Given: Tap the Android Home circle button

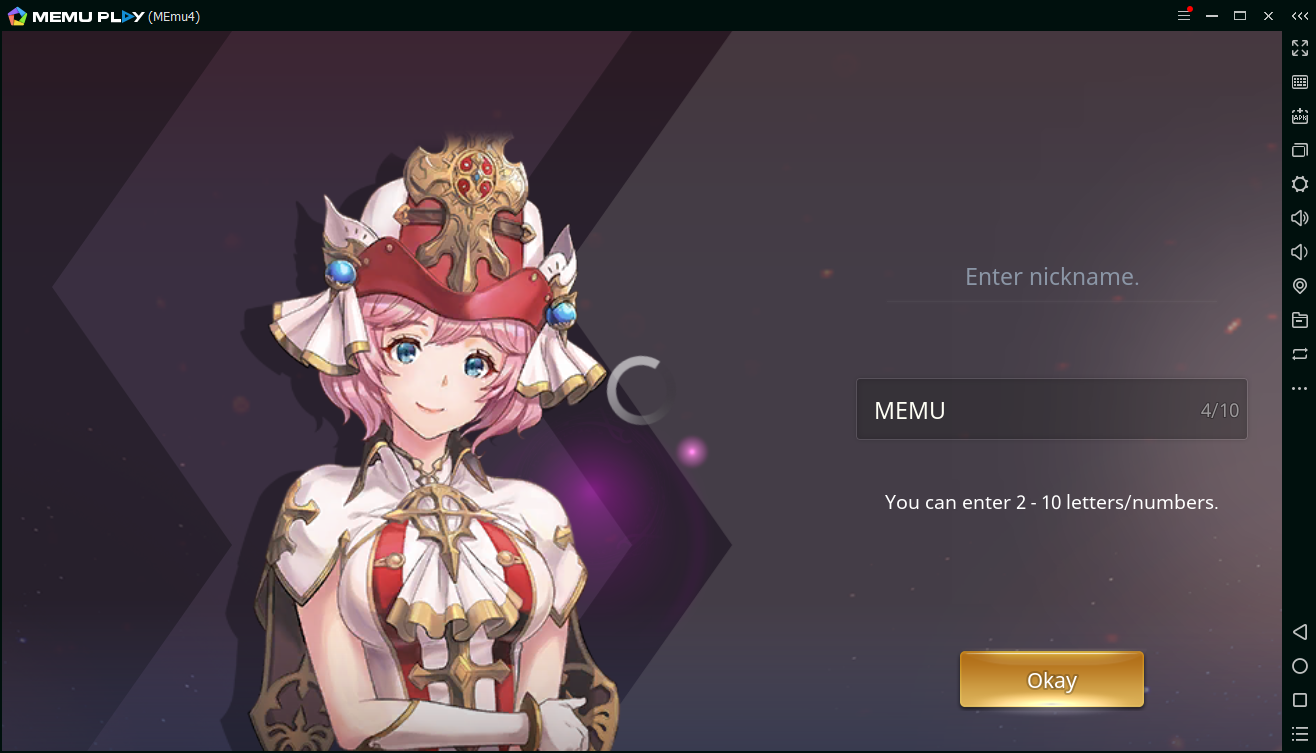Looking at the screenshot, I should coord(1299,666).
